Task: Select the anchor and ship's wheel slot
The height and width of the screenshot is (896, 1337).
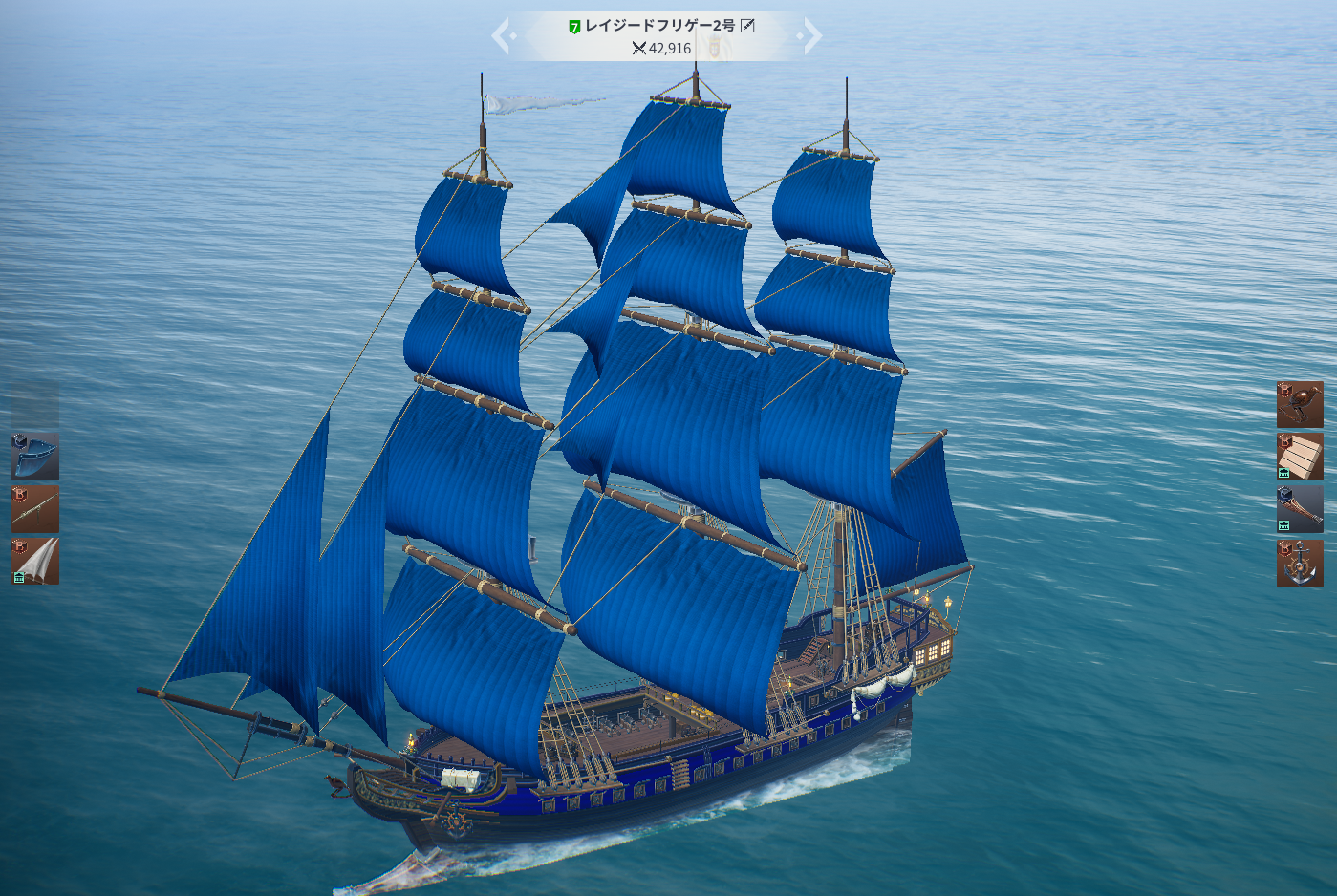Action: coord(1300,564)
